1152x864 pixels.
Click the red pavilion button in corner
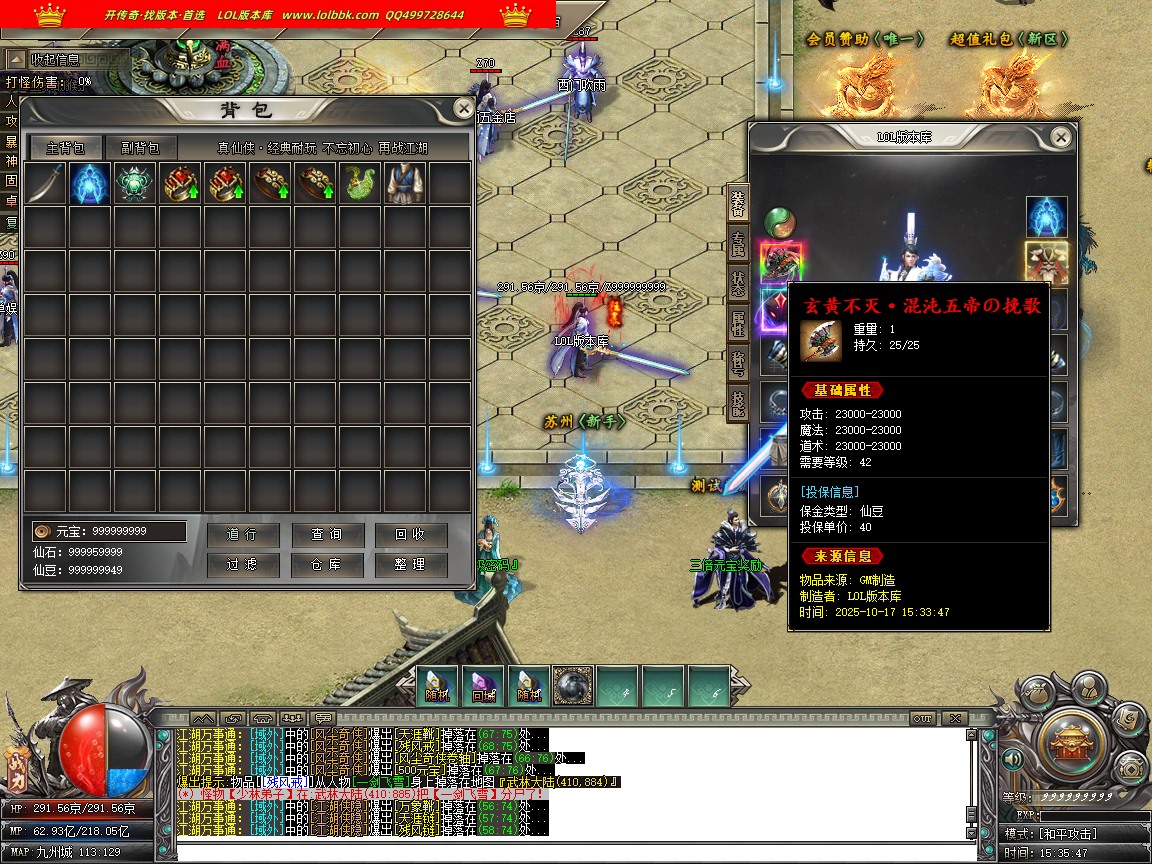pos(1069,740)
